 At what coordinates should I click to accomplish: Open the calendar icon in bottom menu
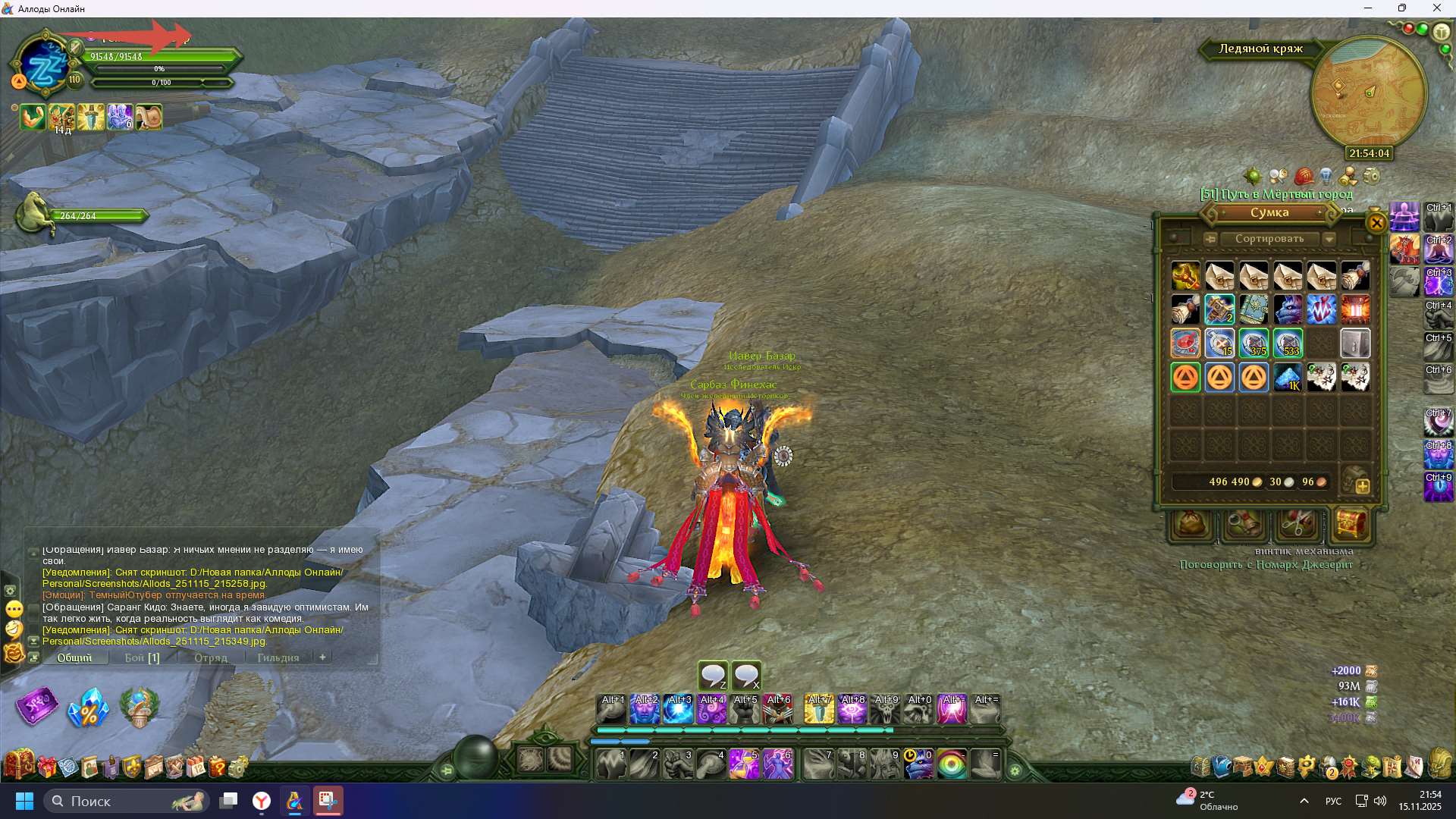196,767
